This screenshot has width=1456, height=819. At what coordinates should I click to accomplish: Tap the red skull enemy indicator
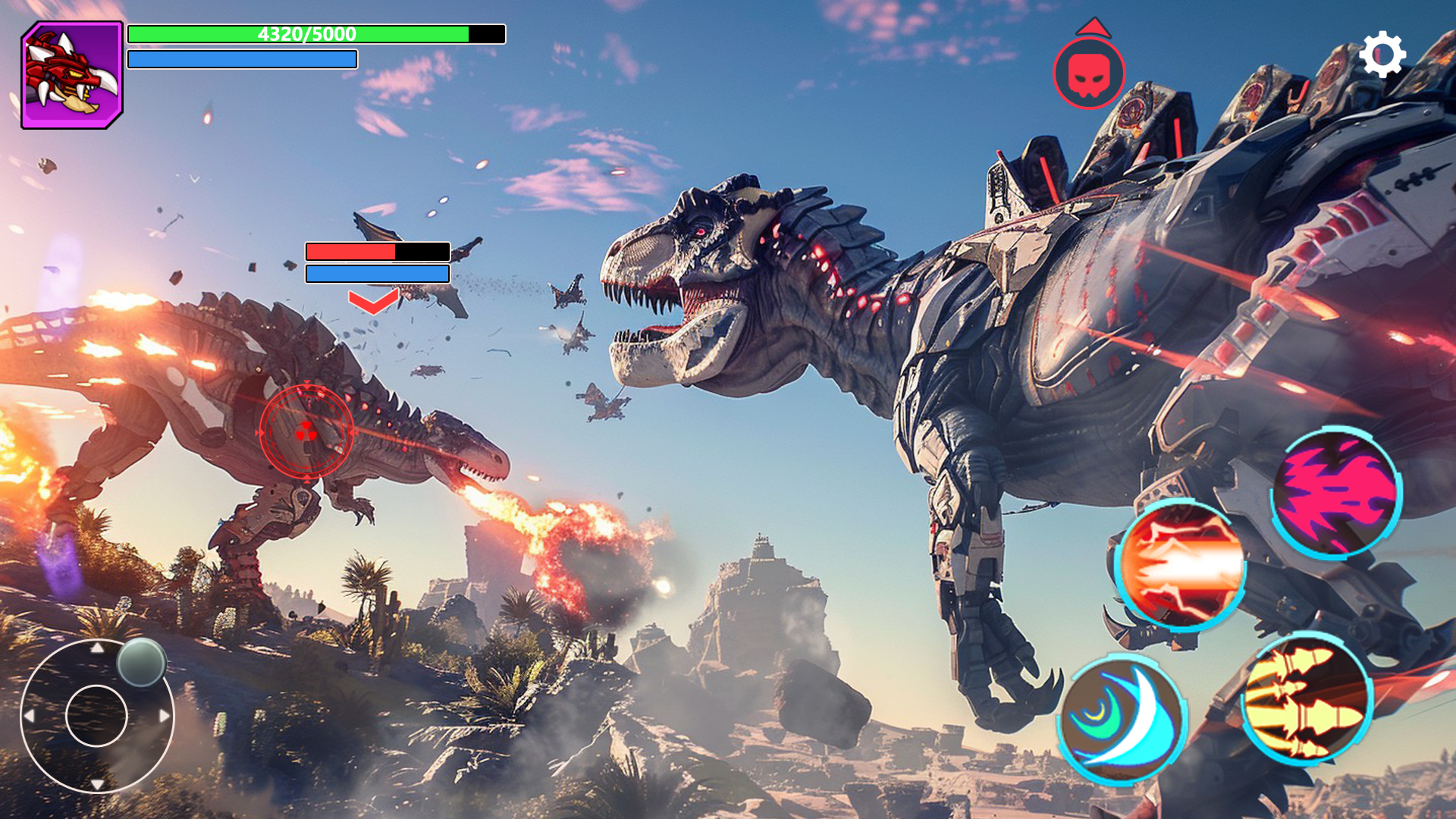tap(1089, 74)
